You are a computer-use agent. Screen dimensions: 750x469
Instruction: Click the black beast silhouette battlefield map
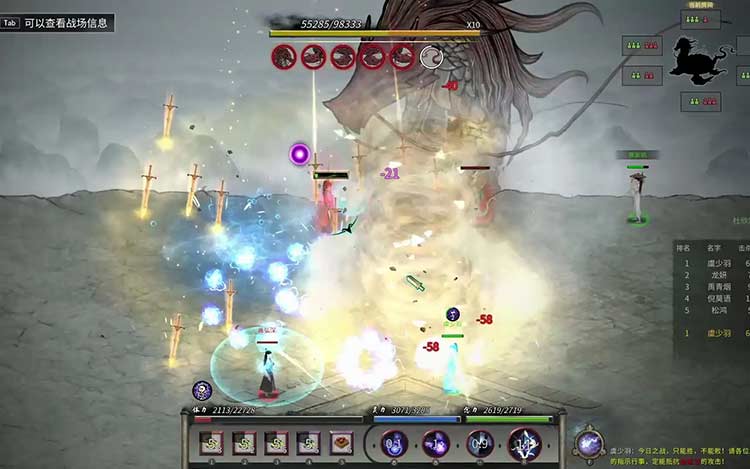(700, 61)
